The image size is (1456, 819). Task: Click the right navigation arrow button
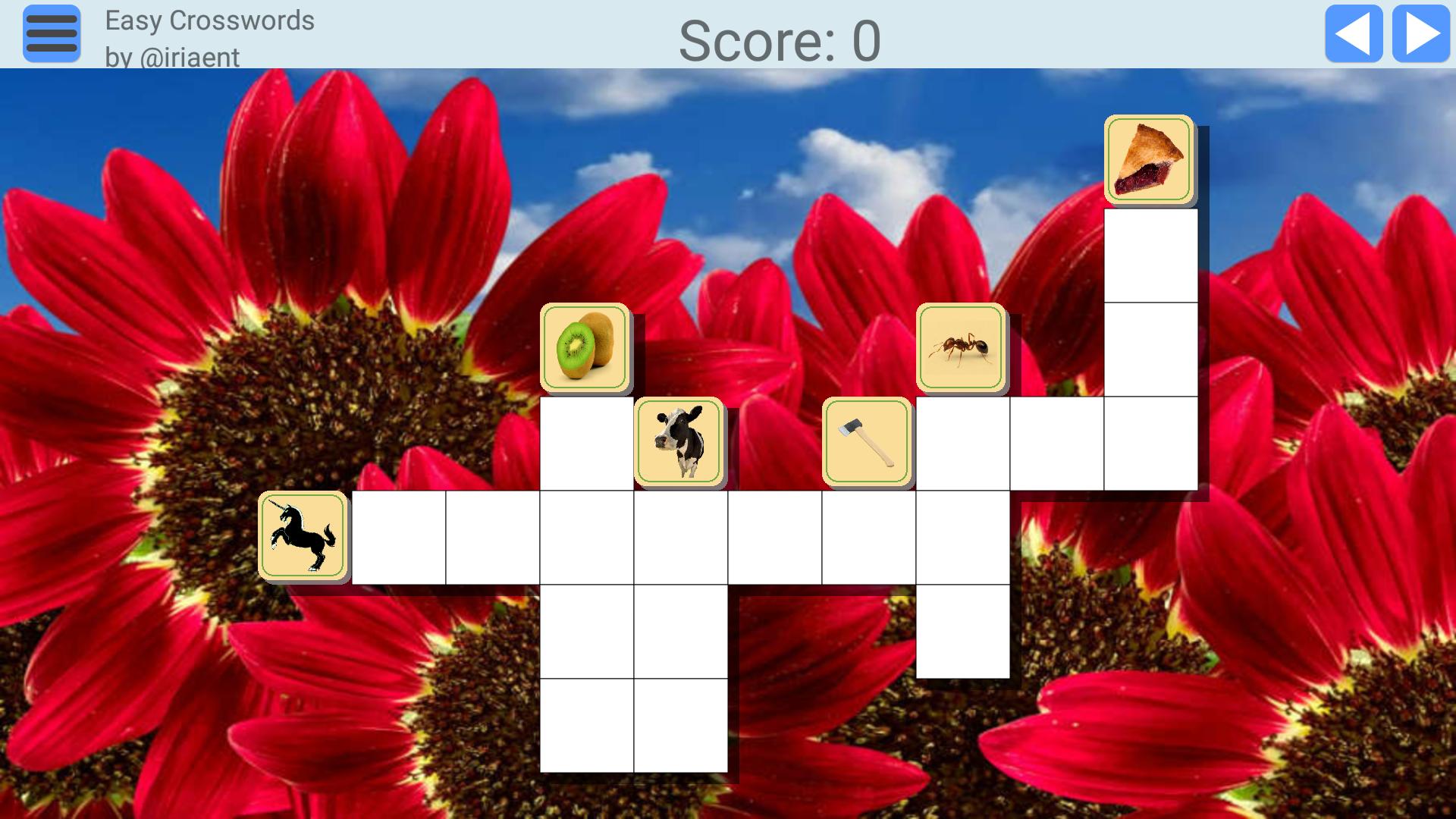(1420, 33)
